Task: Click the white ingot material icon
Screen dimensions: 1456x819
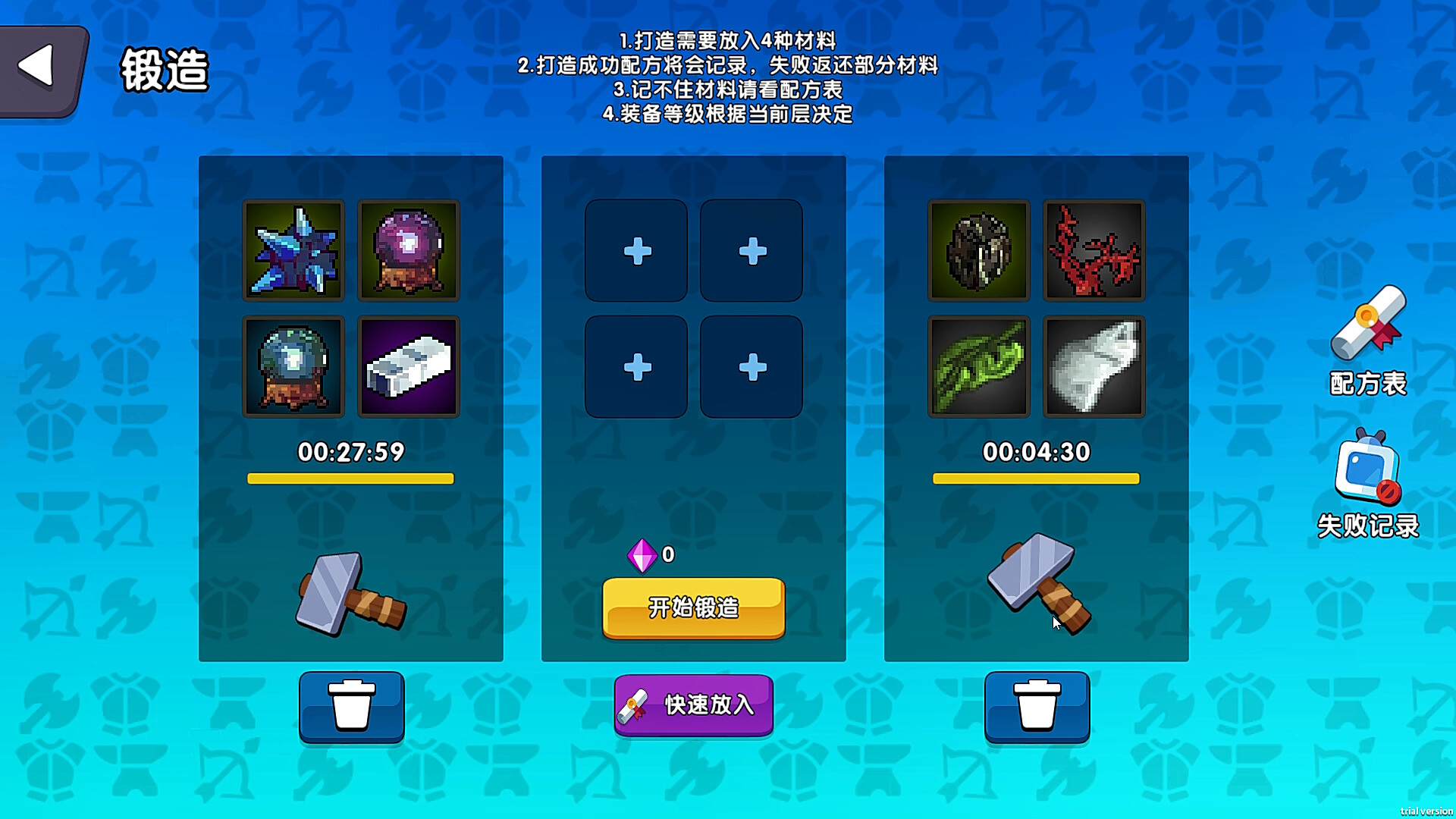Action: pos(409,366)
